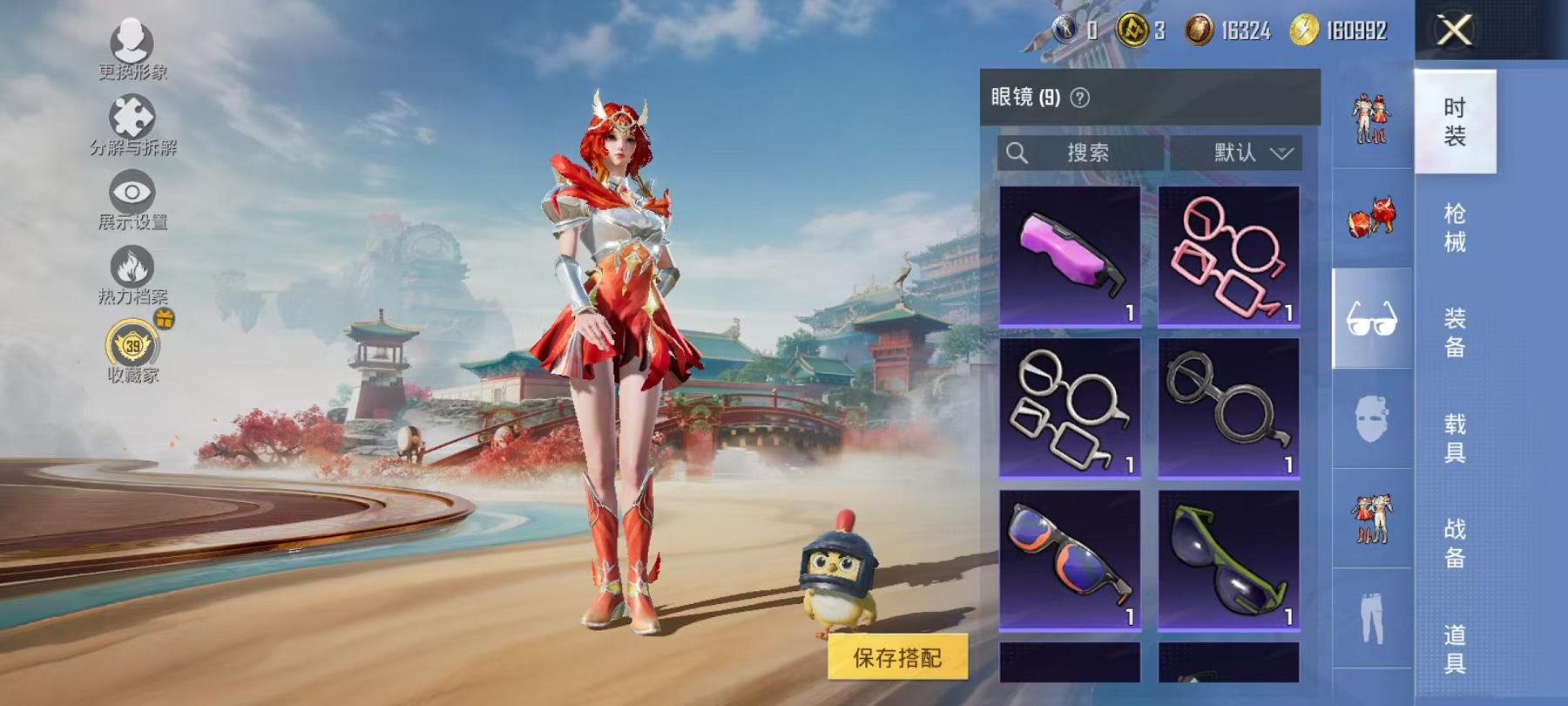Click the search magnifier icon
The height and width of the screenshot is (706, 1568).
coord(1017,152)
